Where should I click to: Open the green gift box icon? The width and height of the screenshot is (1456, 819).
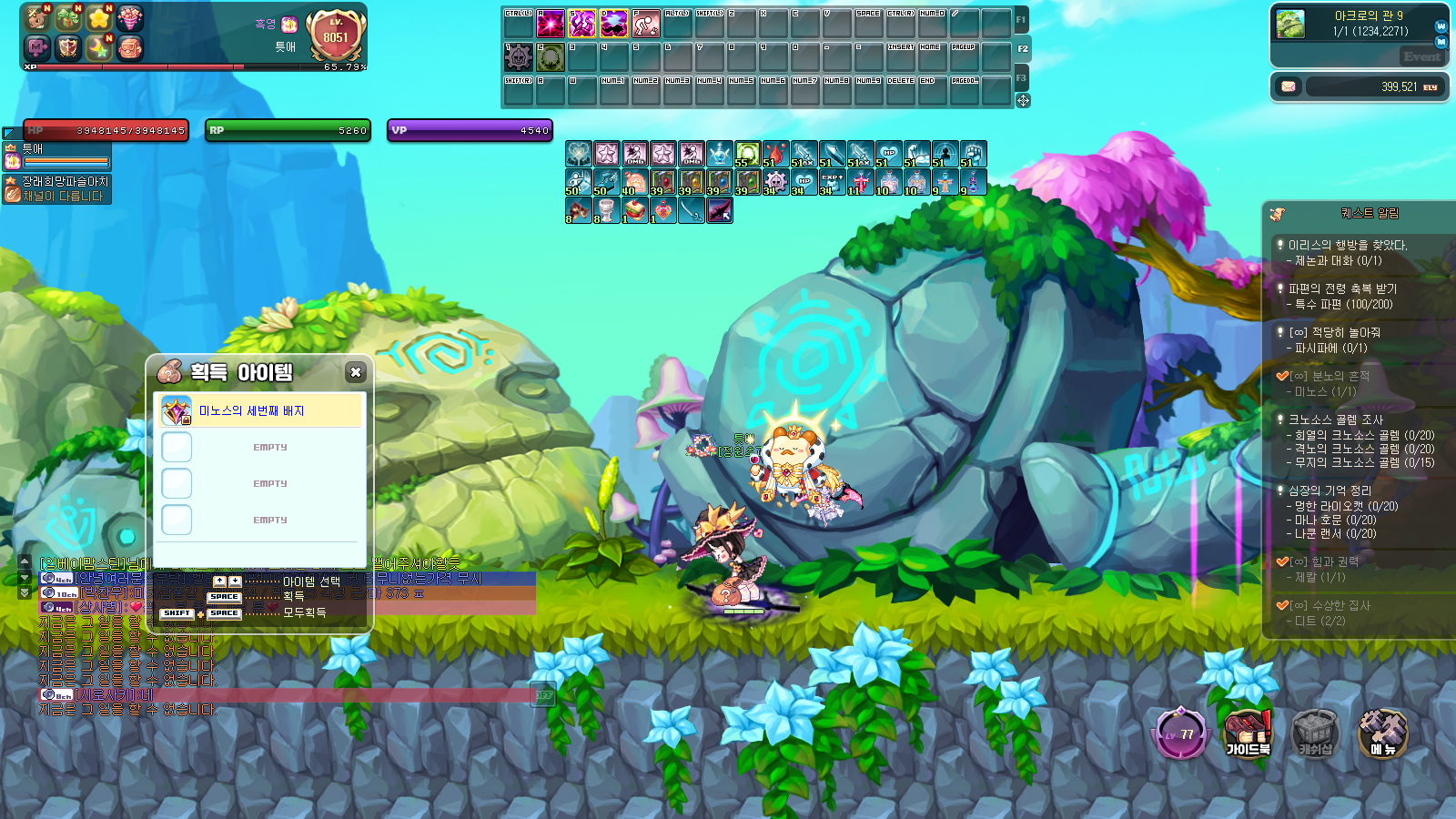[x=69, y=18]
